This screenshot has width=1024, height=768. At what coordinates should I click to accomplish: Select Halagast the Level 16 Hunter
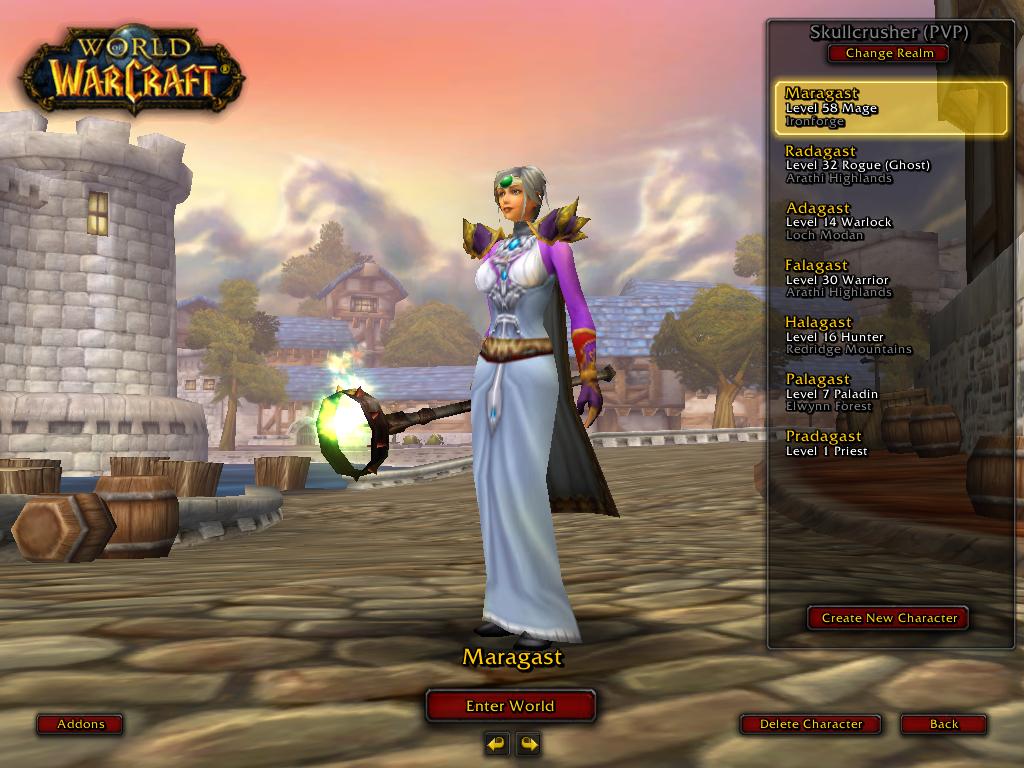point(890,336)
